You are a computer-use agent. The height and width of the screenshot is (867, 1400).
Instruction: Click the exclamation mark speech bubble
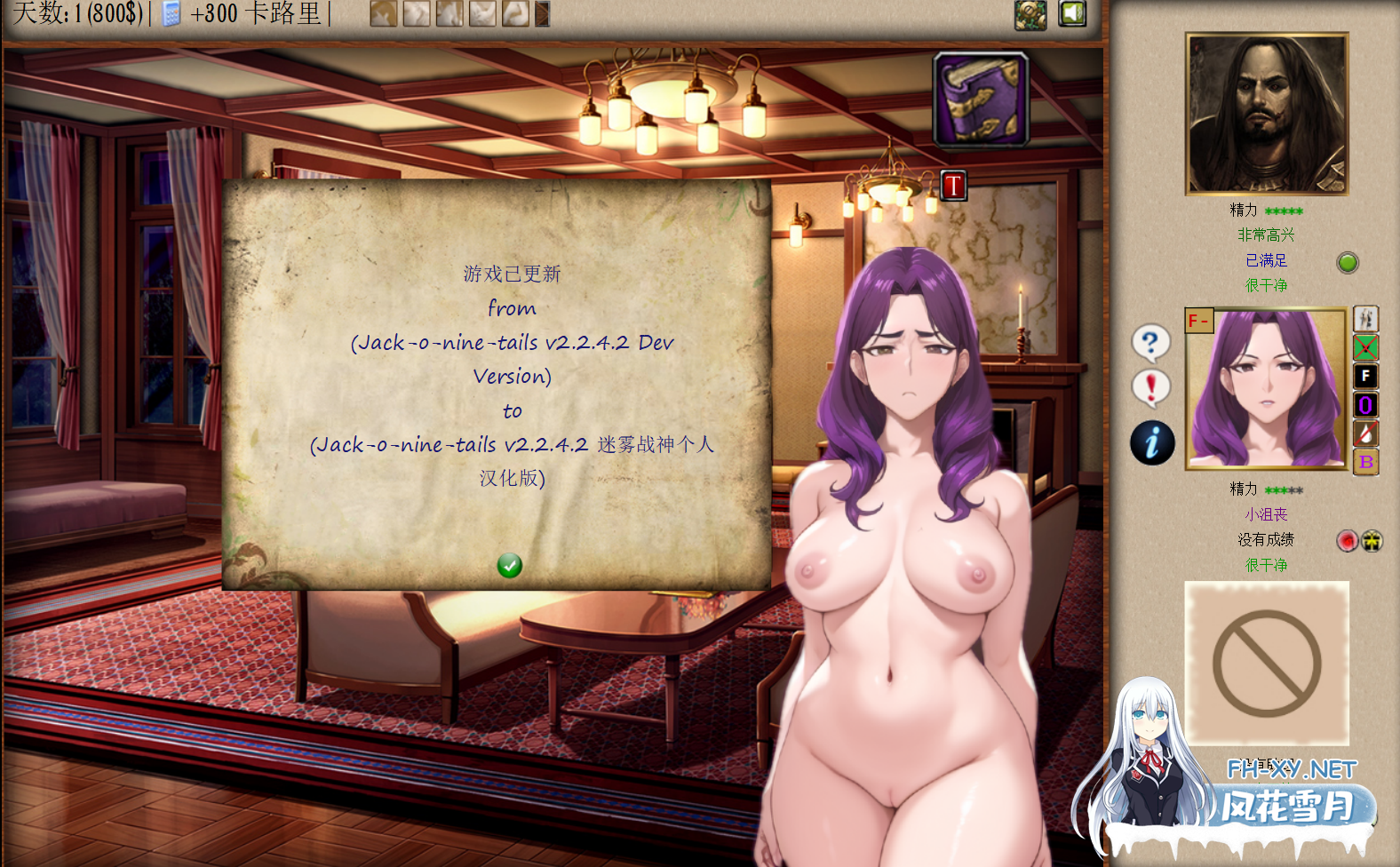(1151, 388)
